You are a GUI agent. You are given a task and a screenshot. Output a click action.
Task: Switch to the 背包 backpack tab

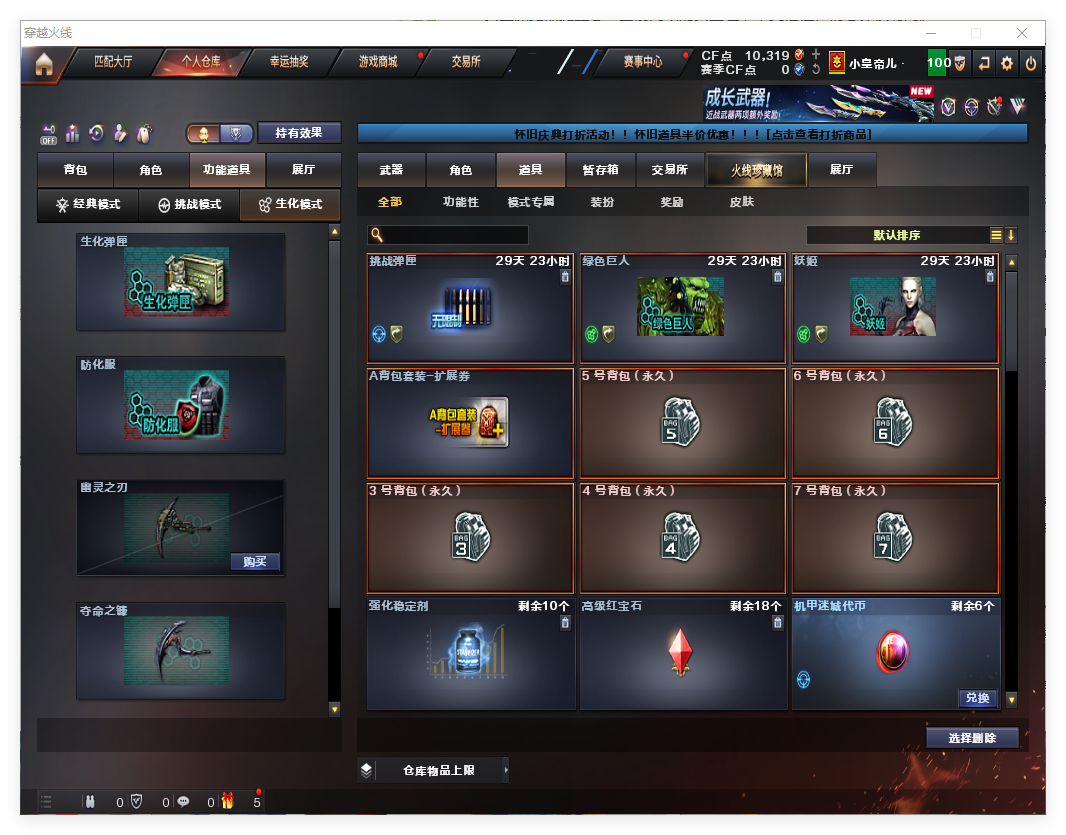[x=75, y=171]
